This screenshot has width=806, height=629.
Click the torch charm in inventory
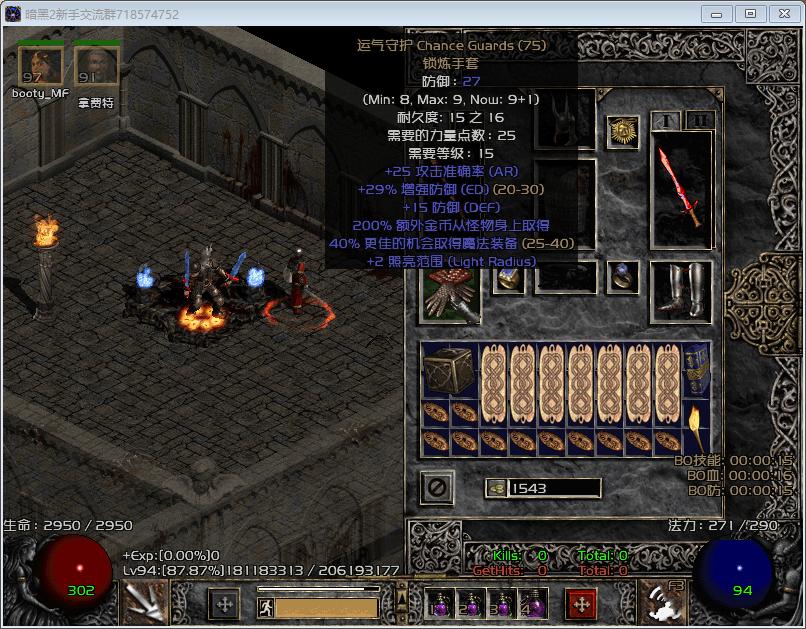point(697,428)
